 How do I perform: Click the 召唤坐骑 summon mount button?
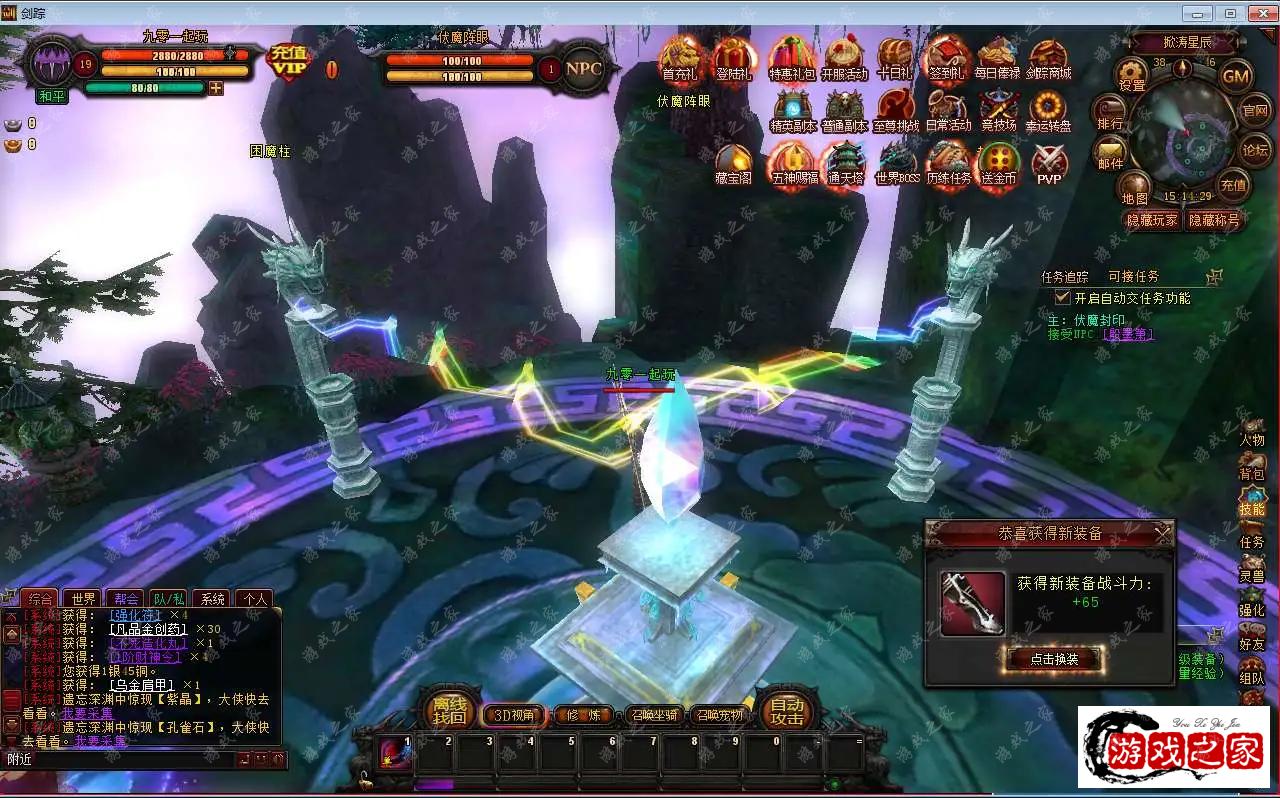pyautogui.click(x=655, y=715)
